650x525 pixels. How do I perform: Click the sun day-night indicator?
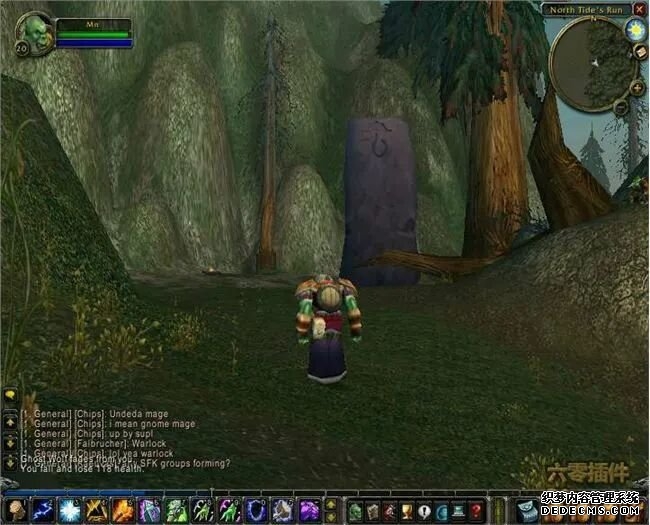click(x=636, y=30)
